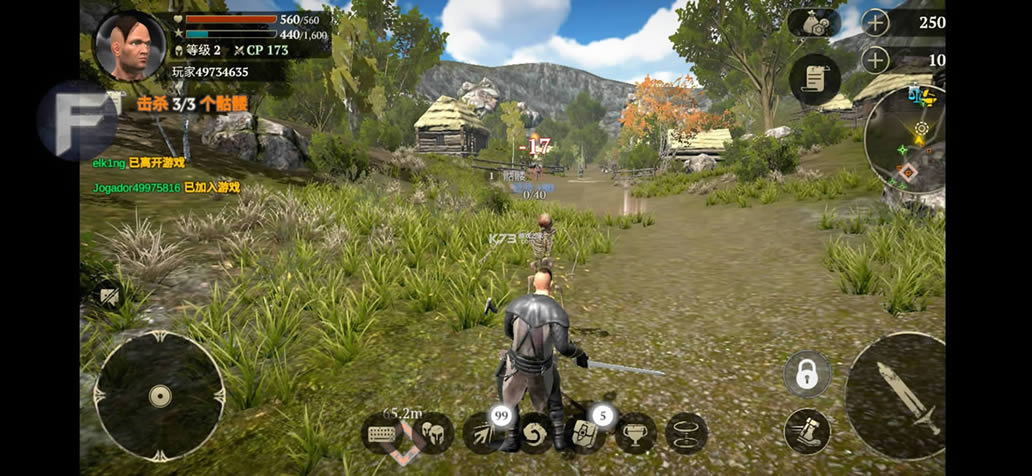Viewport: 1032px width, 476px height.
Task: Click the round F overlay button
Action: coord(77,120)
